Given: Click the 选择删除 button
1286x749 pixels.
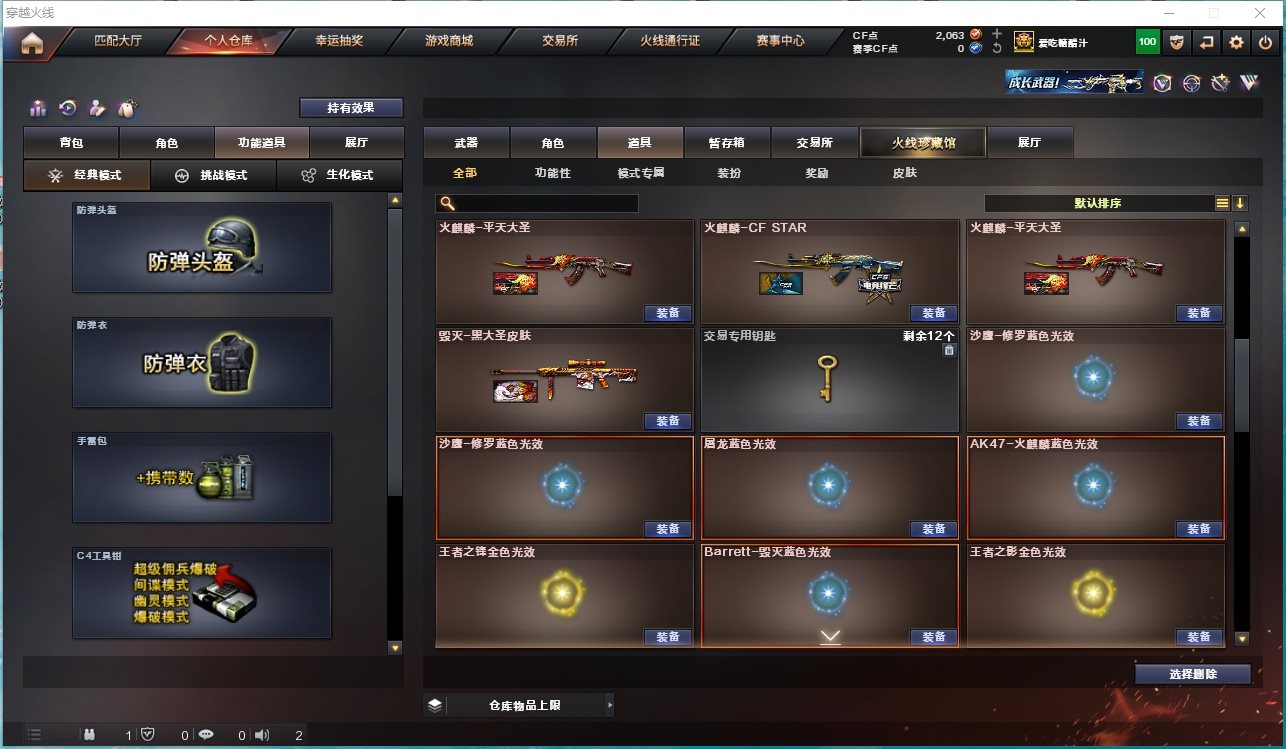Looking at the screenshot, I should (x=1192, y=674).
